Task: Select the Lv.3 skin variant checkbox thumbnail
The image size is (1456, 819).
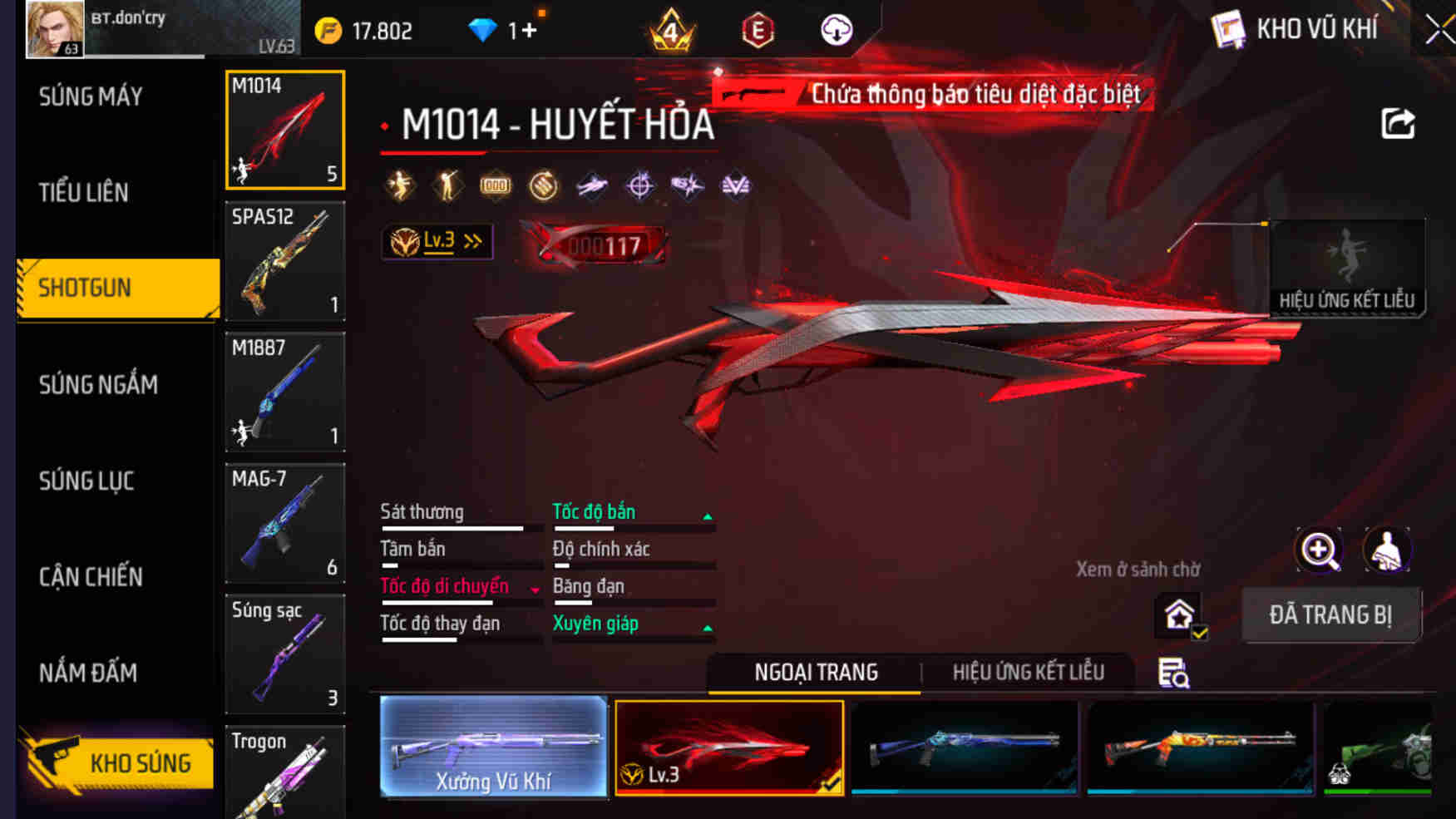Action: click(x=730, y=747)
